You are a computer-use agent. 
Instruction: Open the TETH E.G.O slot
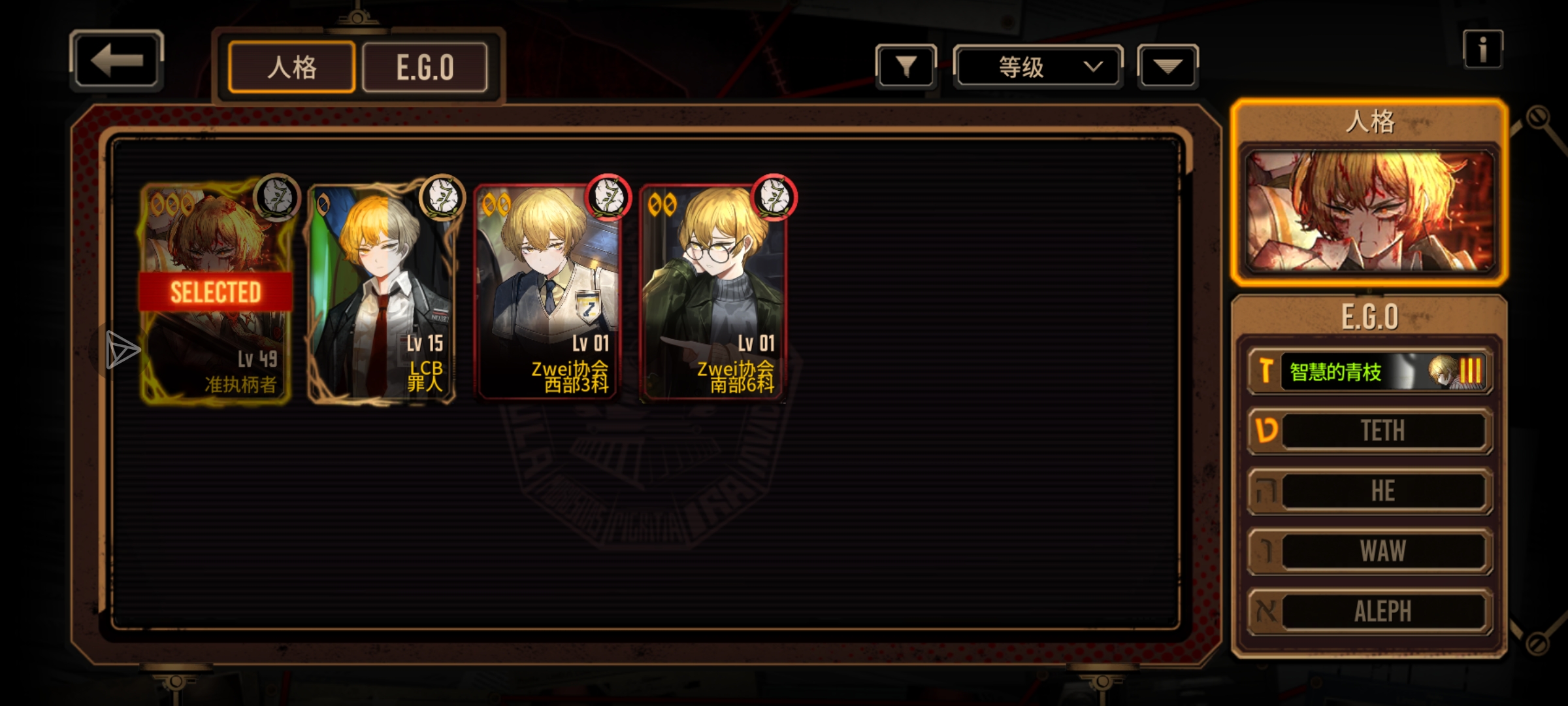click(x=1371, y=431)
